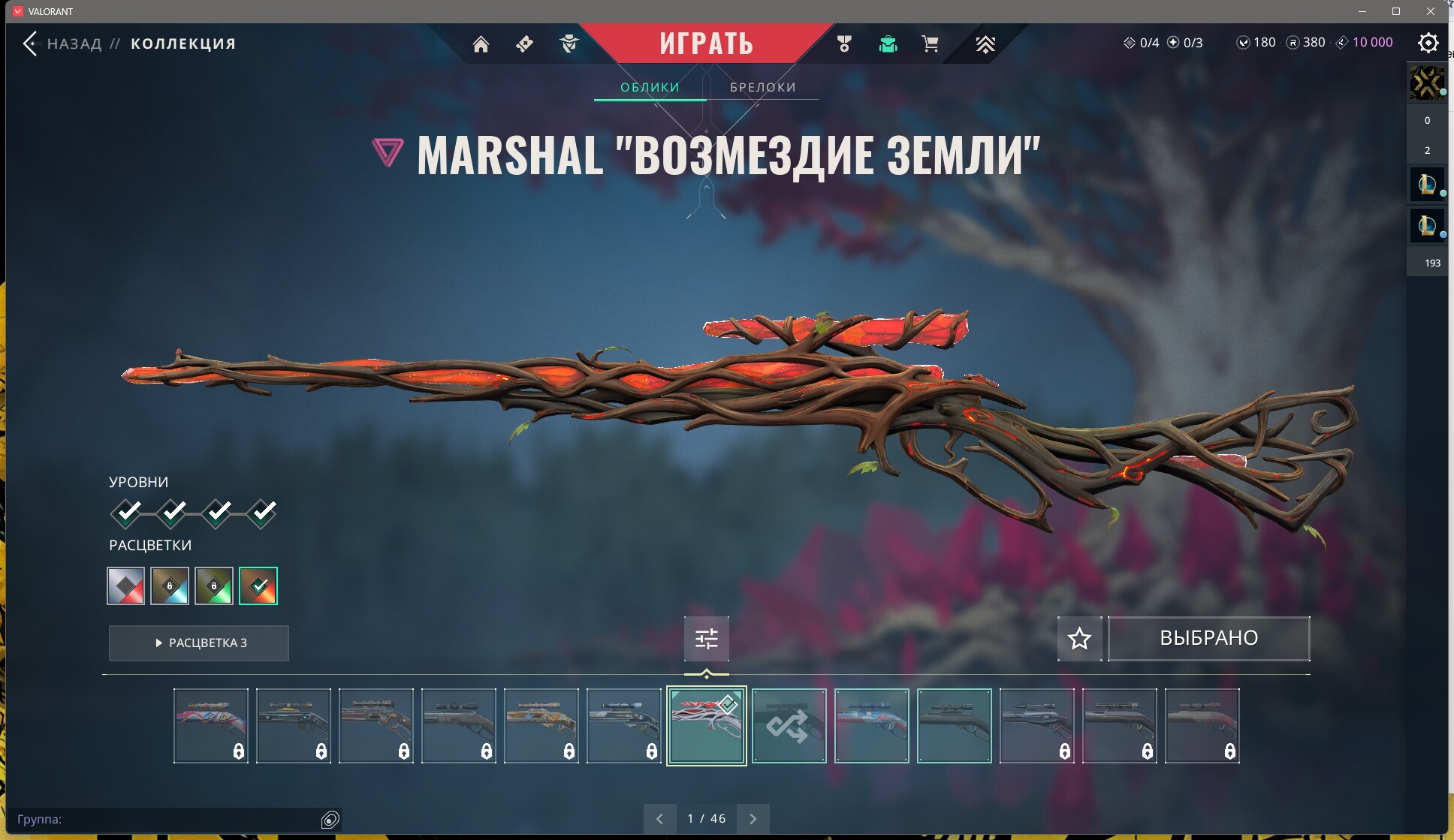Select the locked second variant swatch
The height and width of the screenshot is (840, 1454).
tap(170, 586)
